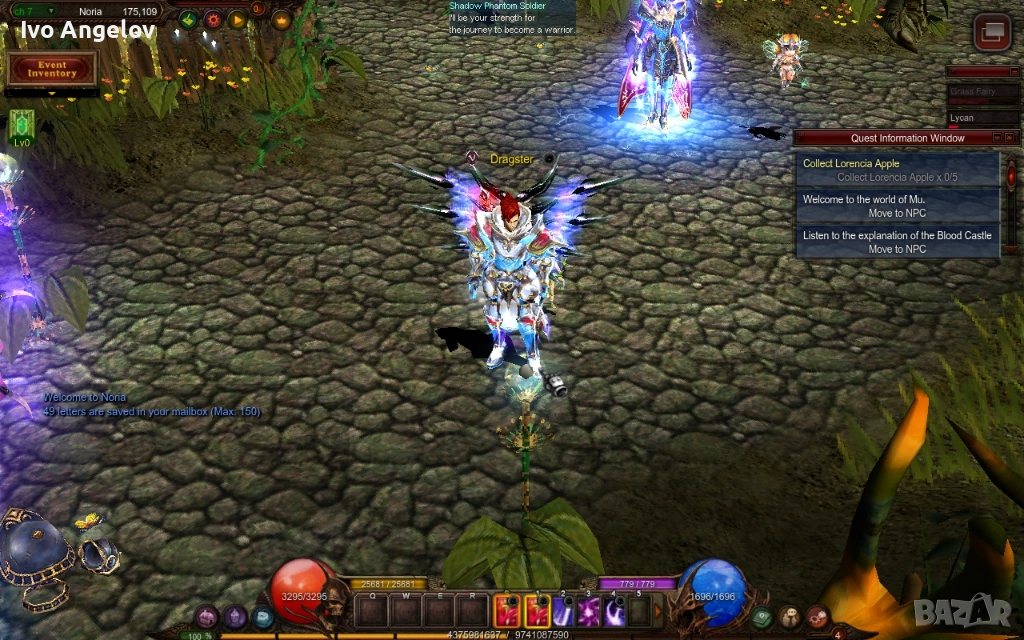Activate the skill in hotbar slot 3
The width and height of the screenshot is (1024, 640).
coord(587,610)
